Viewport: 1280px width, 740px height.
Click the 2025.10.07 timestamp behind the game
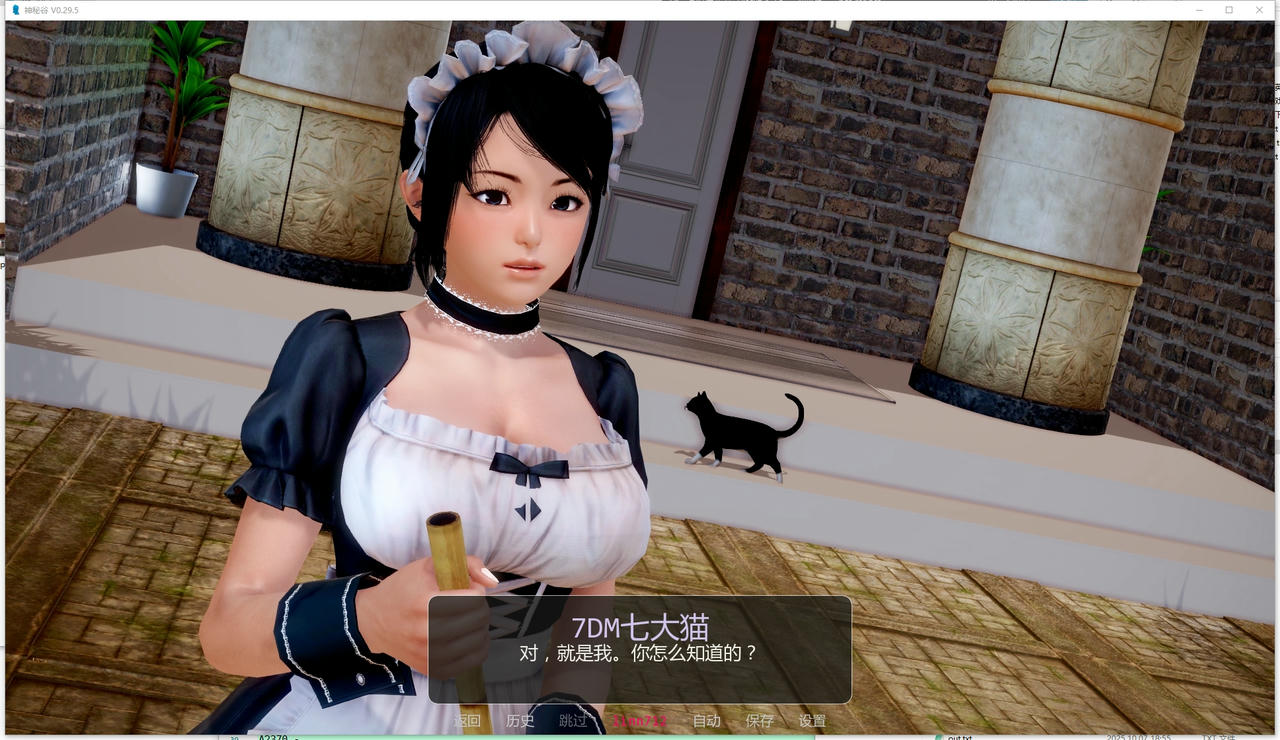pyautogui.click(x=1140, y=737)
